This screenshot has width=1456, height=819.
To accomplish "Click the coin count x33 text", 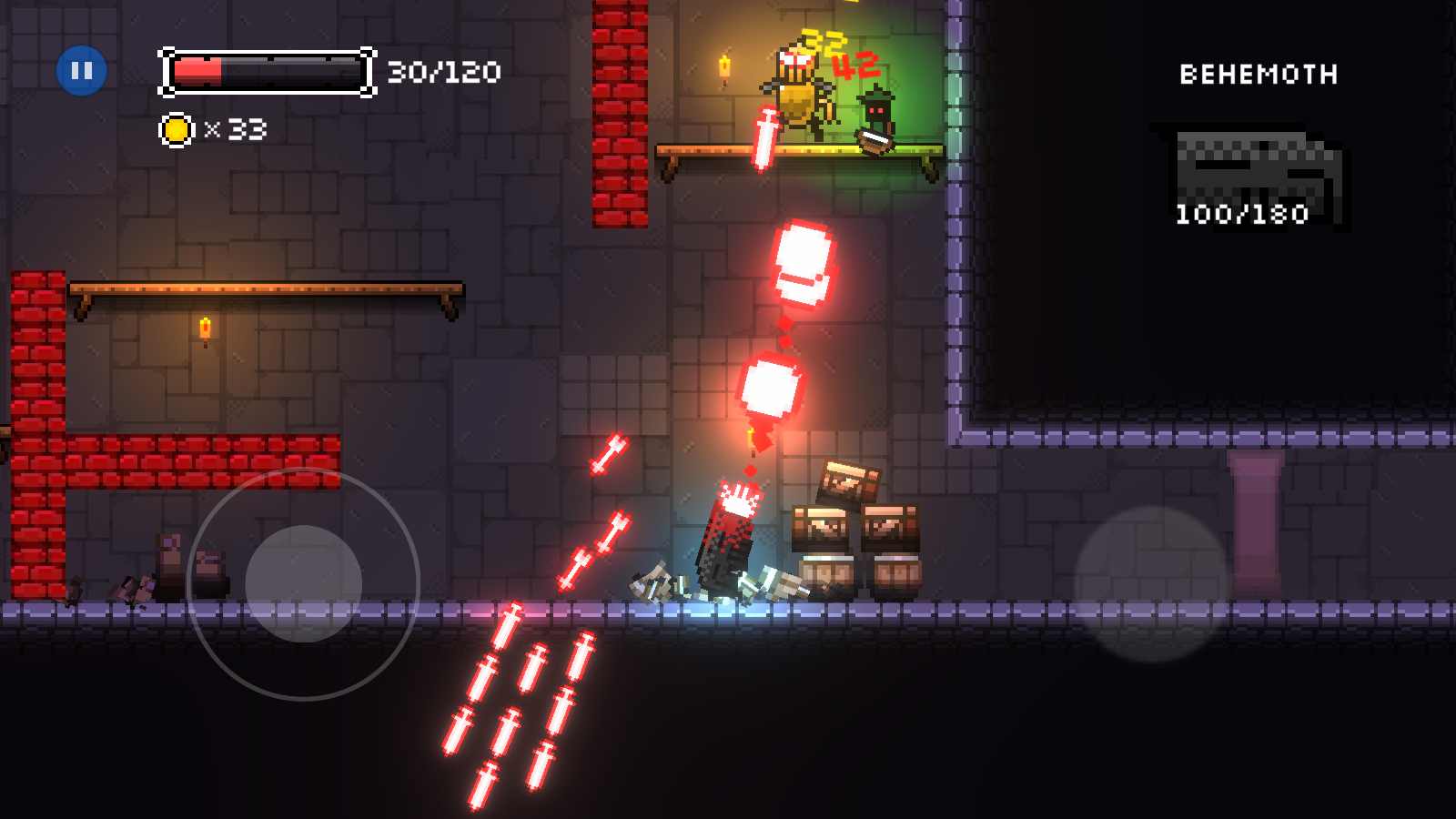I will coord(238,131).
